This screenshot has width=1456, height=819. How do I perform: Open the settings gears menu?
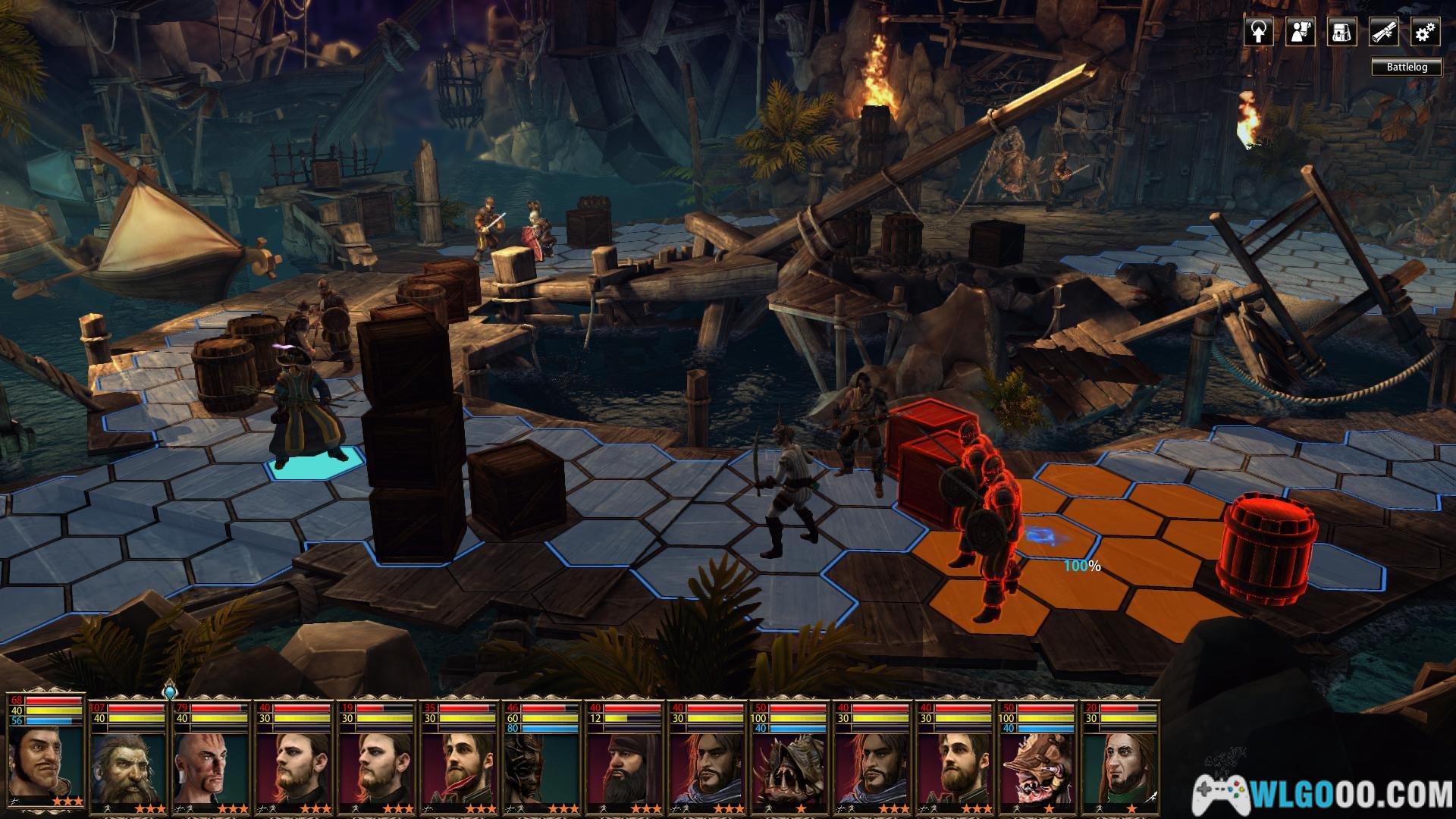[x=1425, y=33]
